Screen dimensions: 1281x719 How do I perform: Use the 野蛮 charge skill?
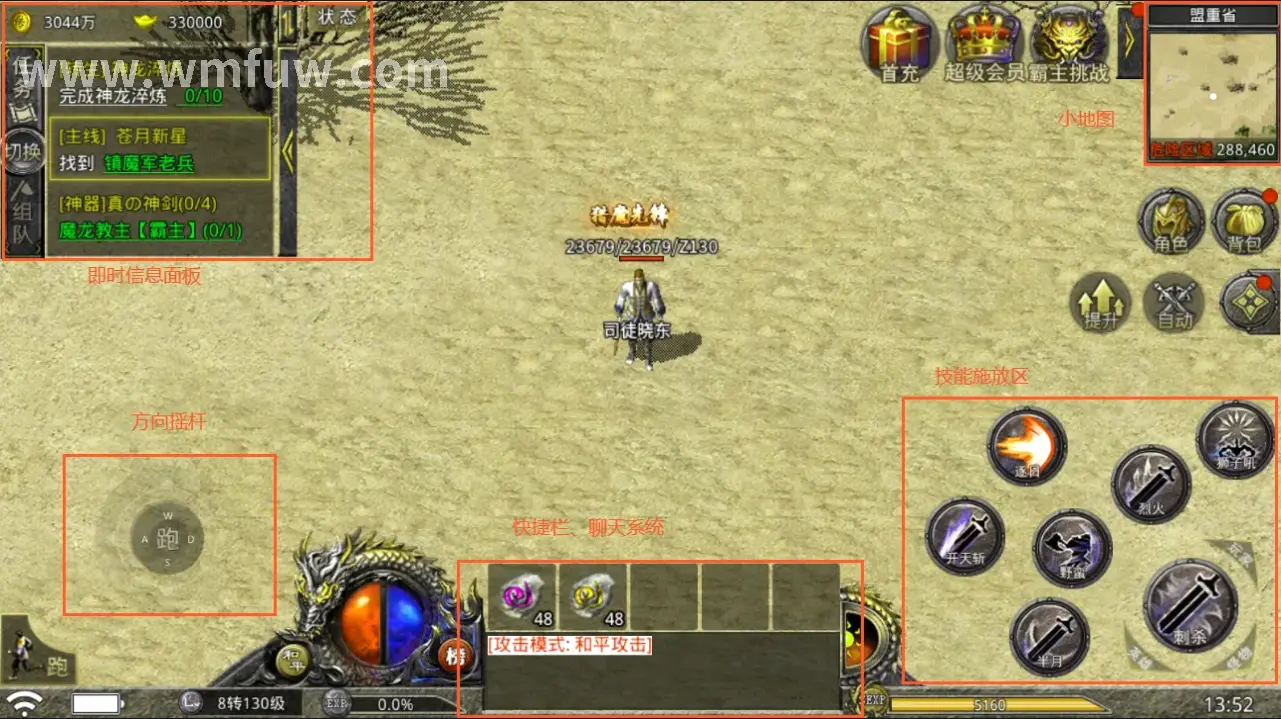point(1072,549)
